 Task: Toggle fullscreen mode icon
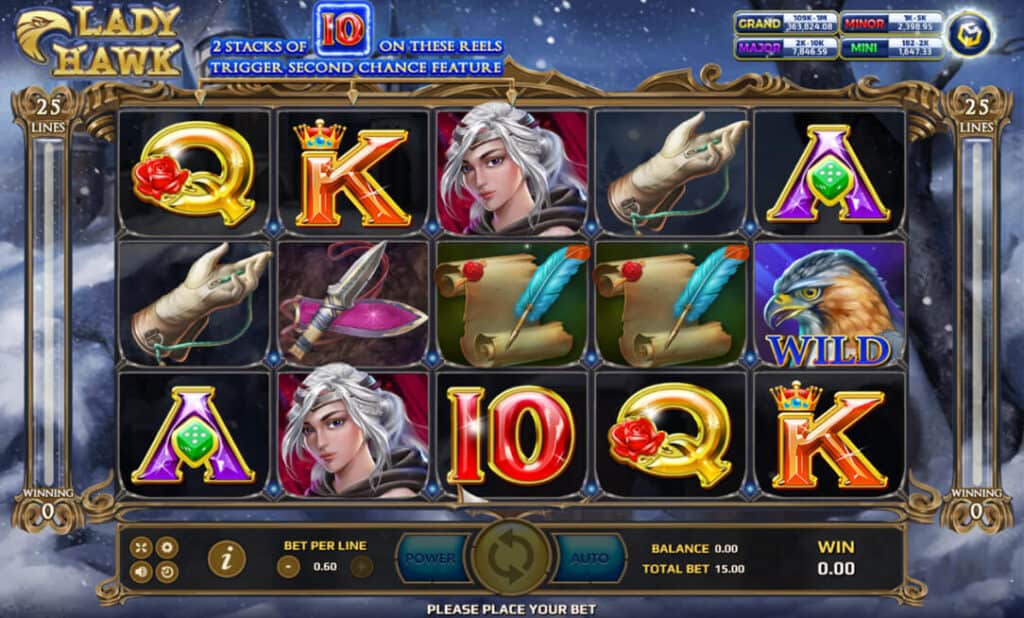click(141, 547)
